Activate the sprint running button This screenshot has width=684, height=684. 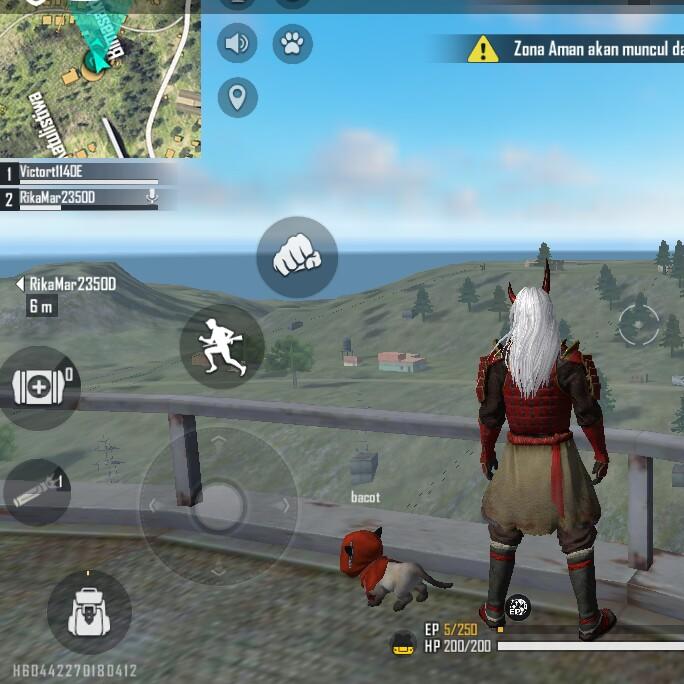(x=222, y=346)
